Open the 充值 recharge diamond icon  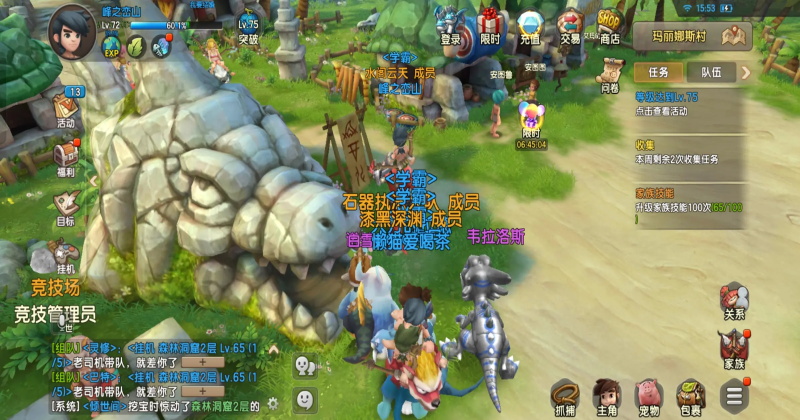529,25
